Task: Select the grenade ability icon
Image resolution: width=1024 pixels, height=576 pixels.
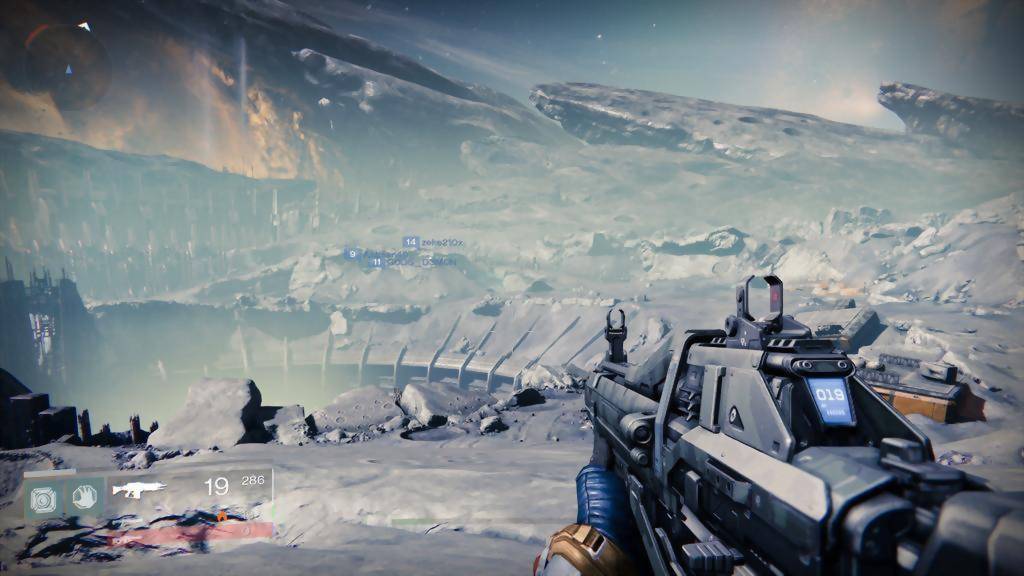Action: point(43,497)
